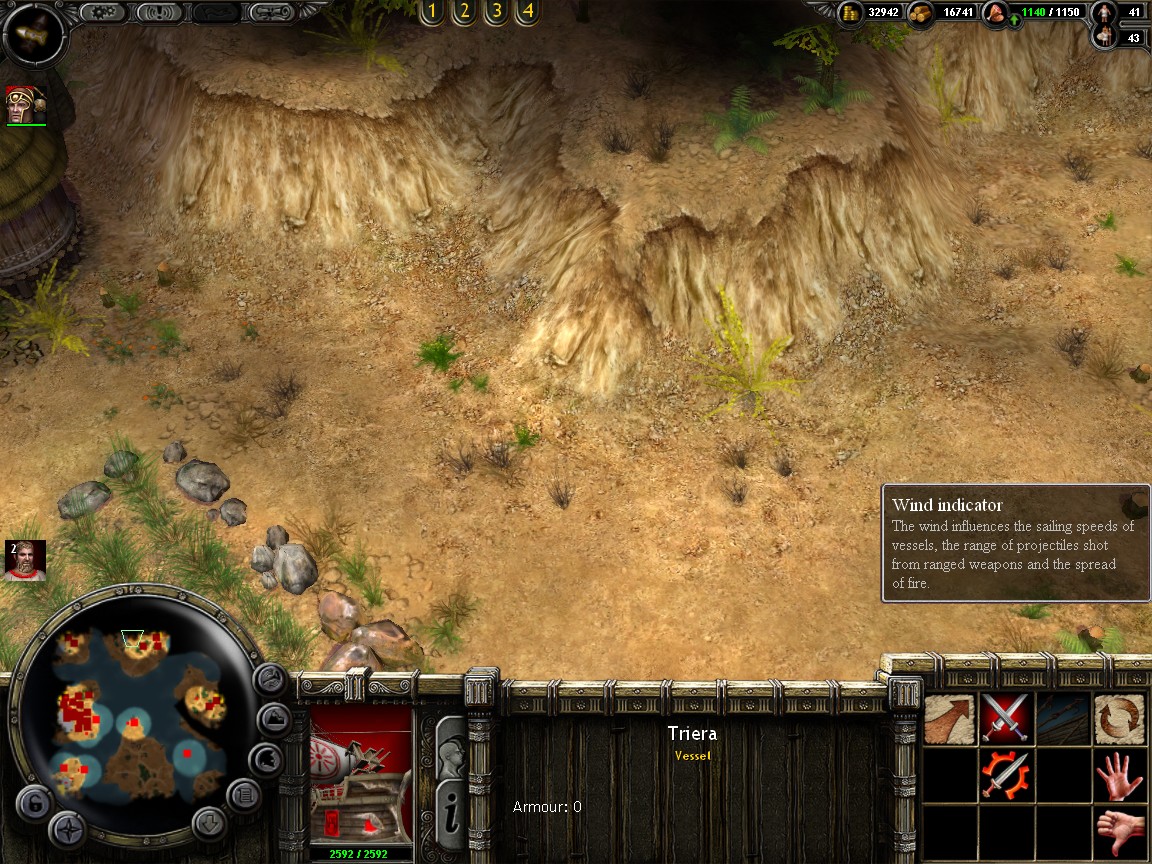Click the compass star minimap button
This screenshot has width=1152, height=864.
click(x=68, y=829)
